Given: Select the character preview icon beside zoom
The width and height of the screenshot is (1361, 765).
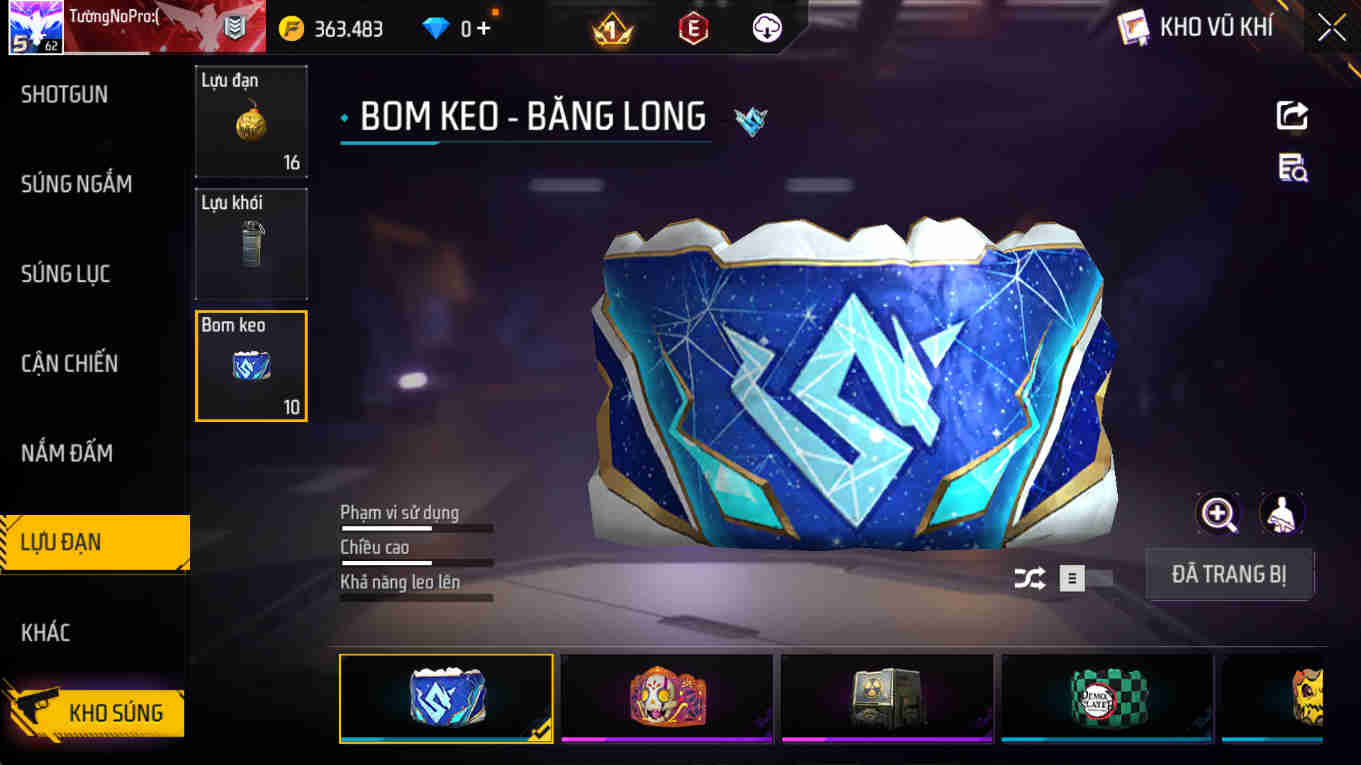Looking at the screenshot, I should pyautogui.click(x=1281, y=513).
